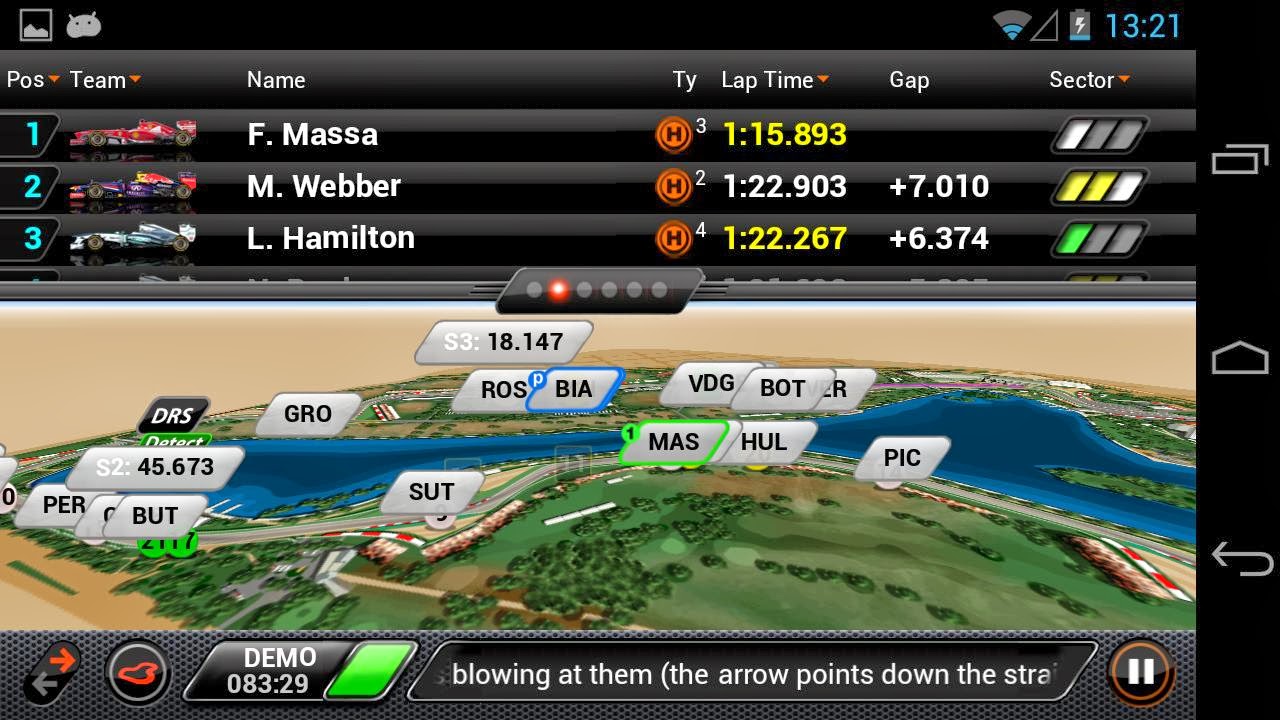
Task: Tap the S3: 18.147 sector time marker
Action: [x=503, y=341]
